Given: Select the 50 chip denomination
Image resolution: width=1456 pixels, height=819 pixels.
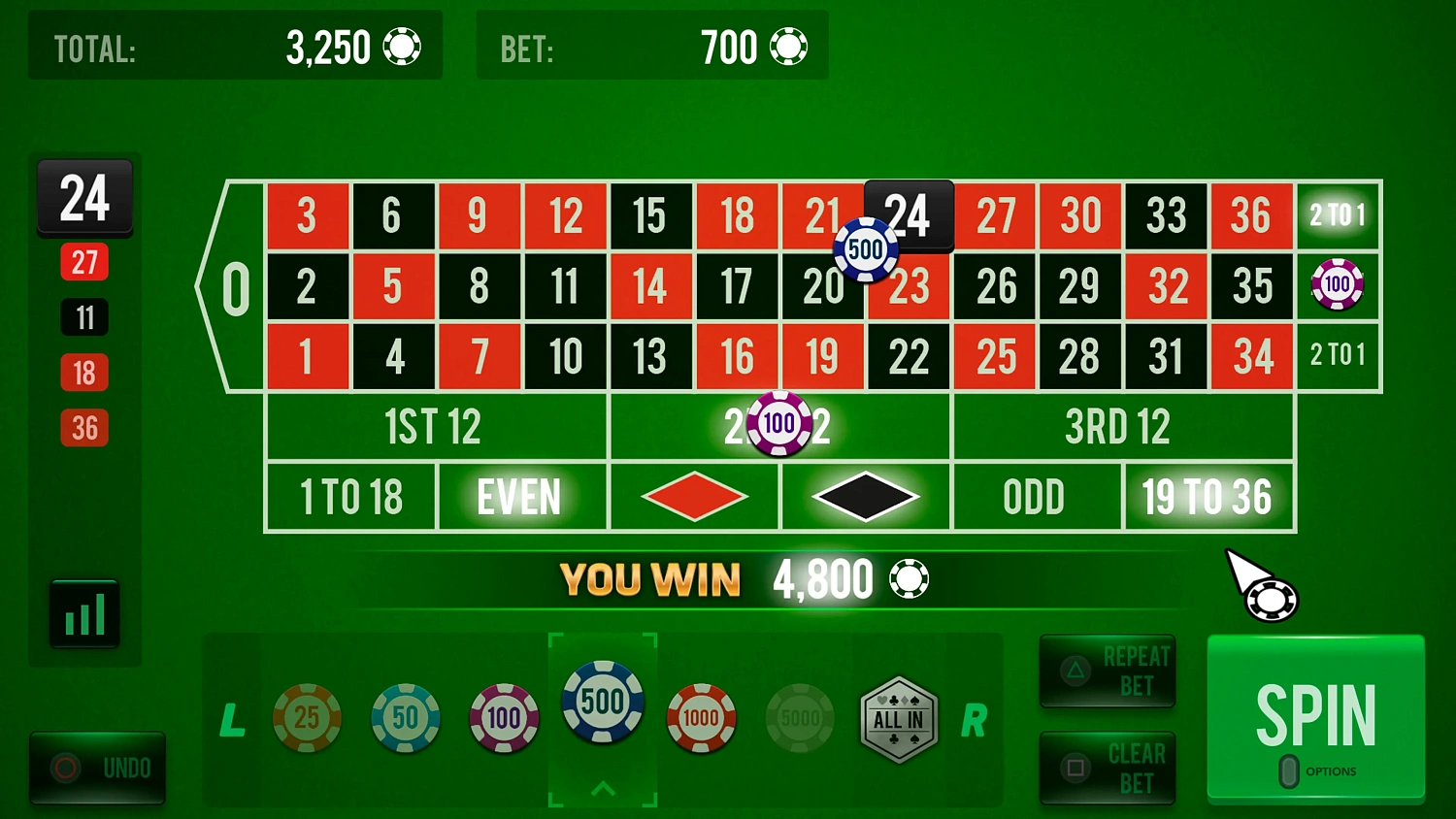Looking at the screenshot, I should point(405,718).
